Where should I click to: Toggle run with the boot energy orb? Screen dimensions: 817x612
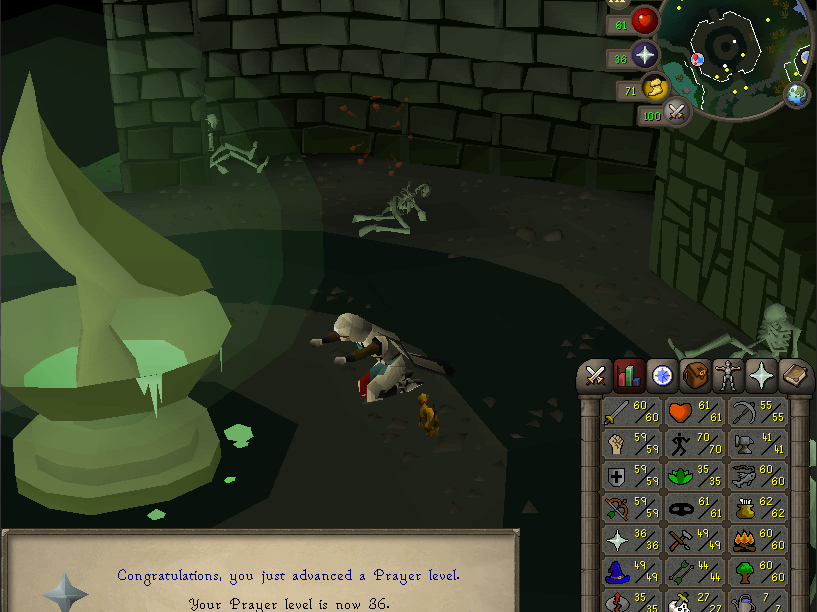654,89
